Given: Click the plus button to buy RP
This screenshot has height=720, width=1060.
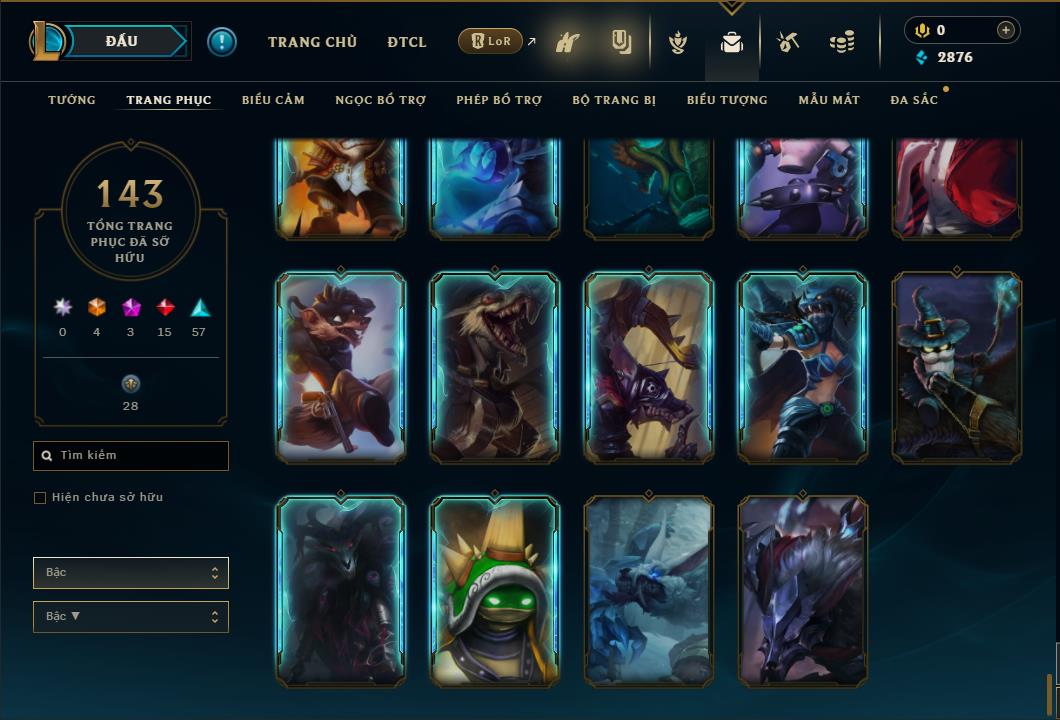Looking at the screenshot, I should pyautogui.click(x=1006, y=30).
